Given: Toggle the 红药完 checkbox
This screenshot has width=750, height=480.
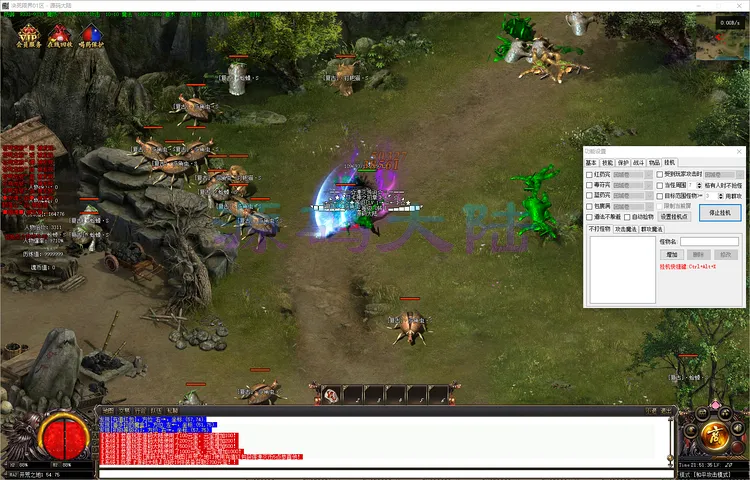Looking at the screenshot, I should point(589,174).
